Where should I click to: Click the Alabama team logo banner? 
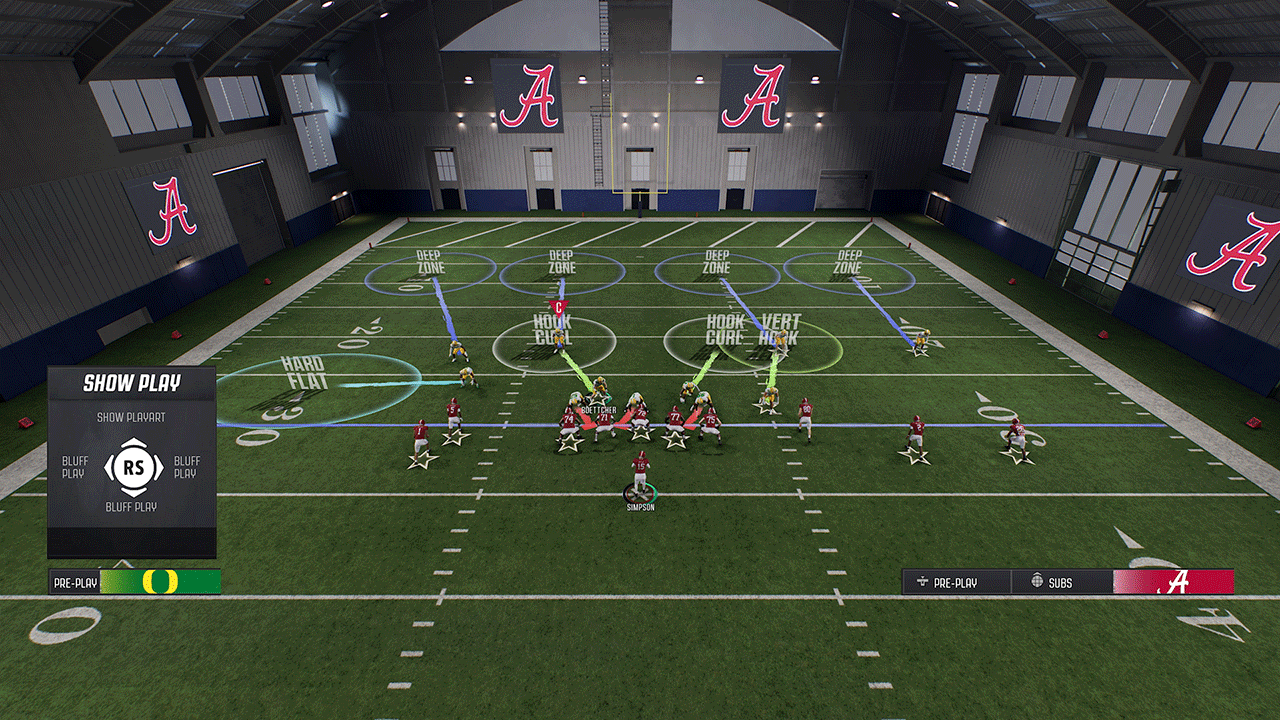click(x=1173, y=582)
